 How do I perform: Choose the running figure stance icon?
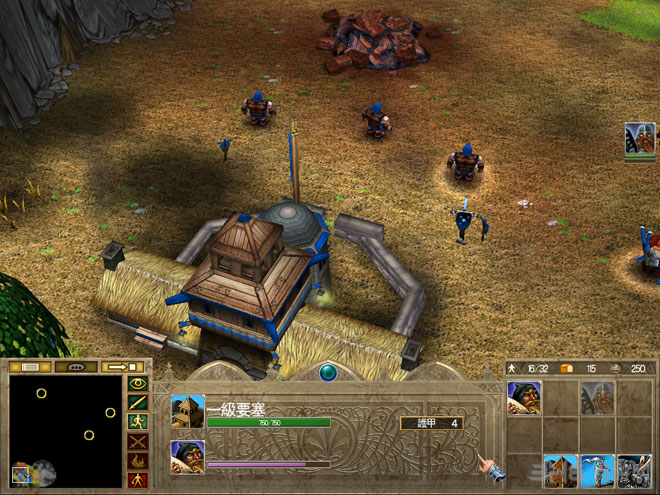tap(138, 422)
